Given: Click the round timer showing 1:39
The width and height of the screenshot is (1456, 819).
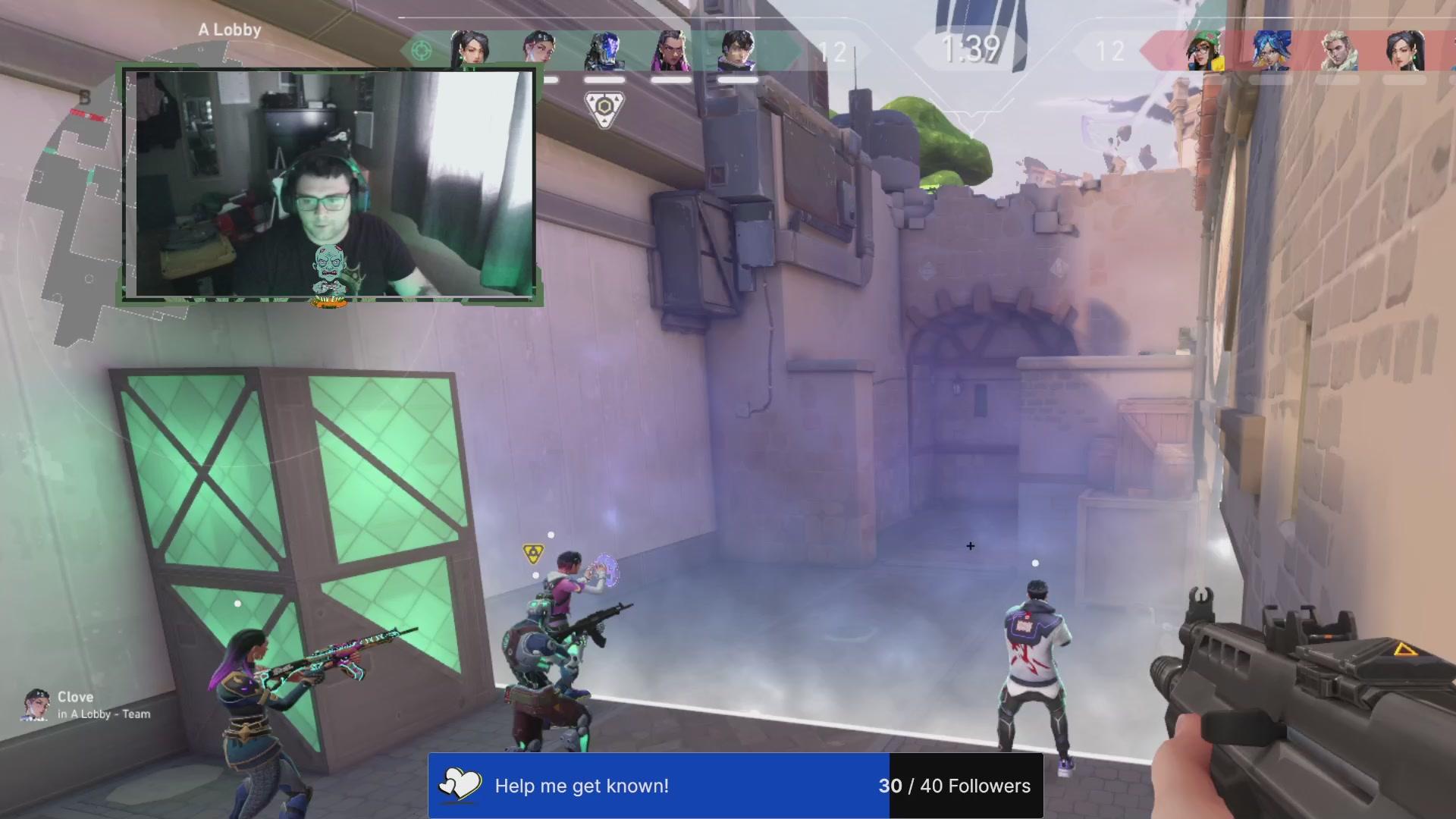Looking at the screenshot, I should tap(969, 52).
